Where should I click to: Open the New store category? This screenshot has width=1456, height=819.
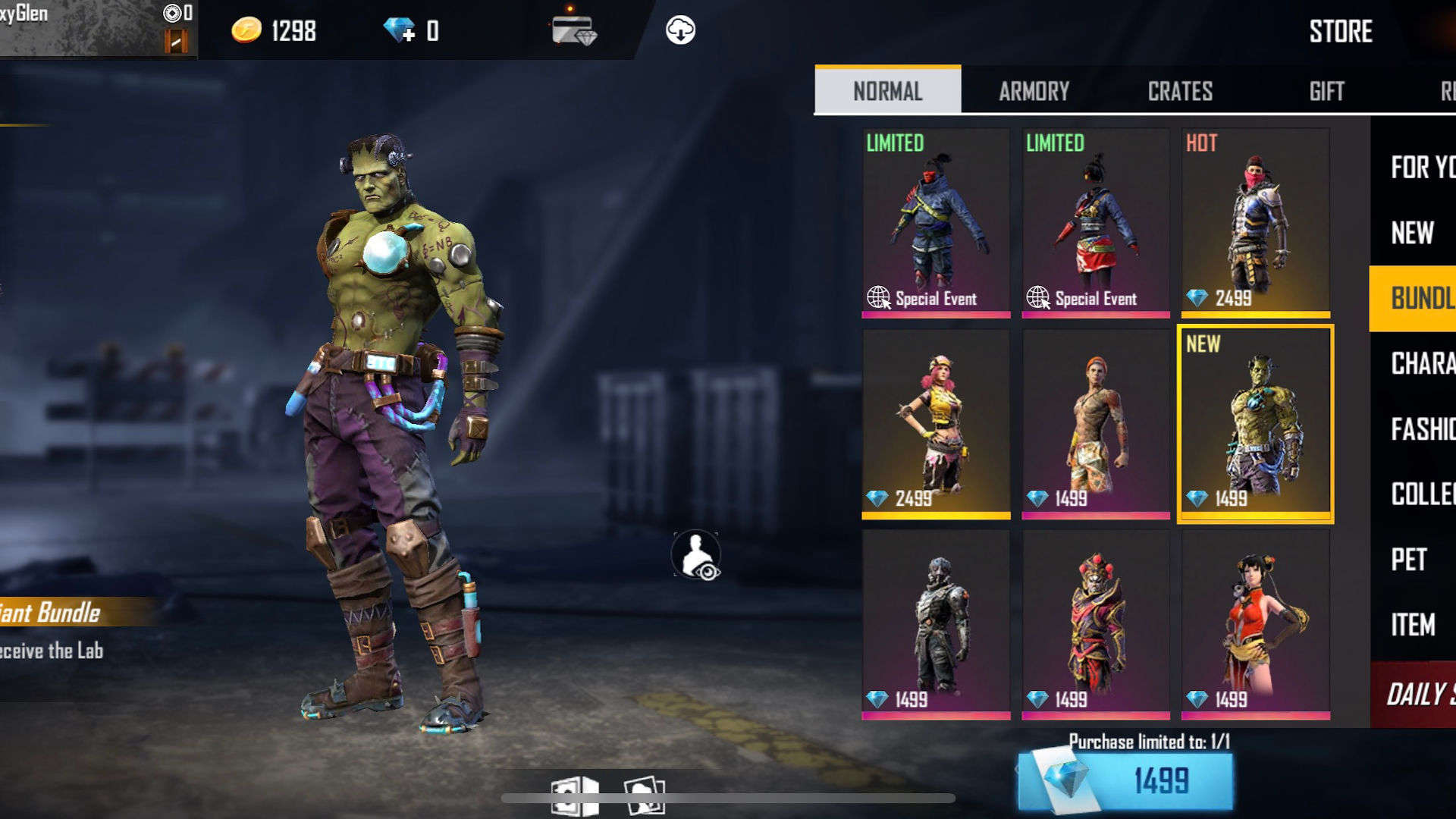click(x=1413, y=233)
